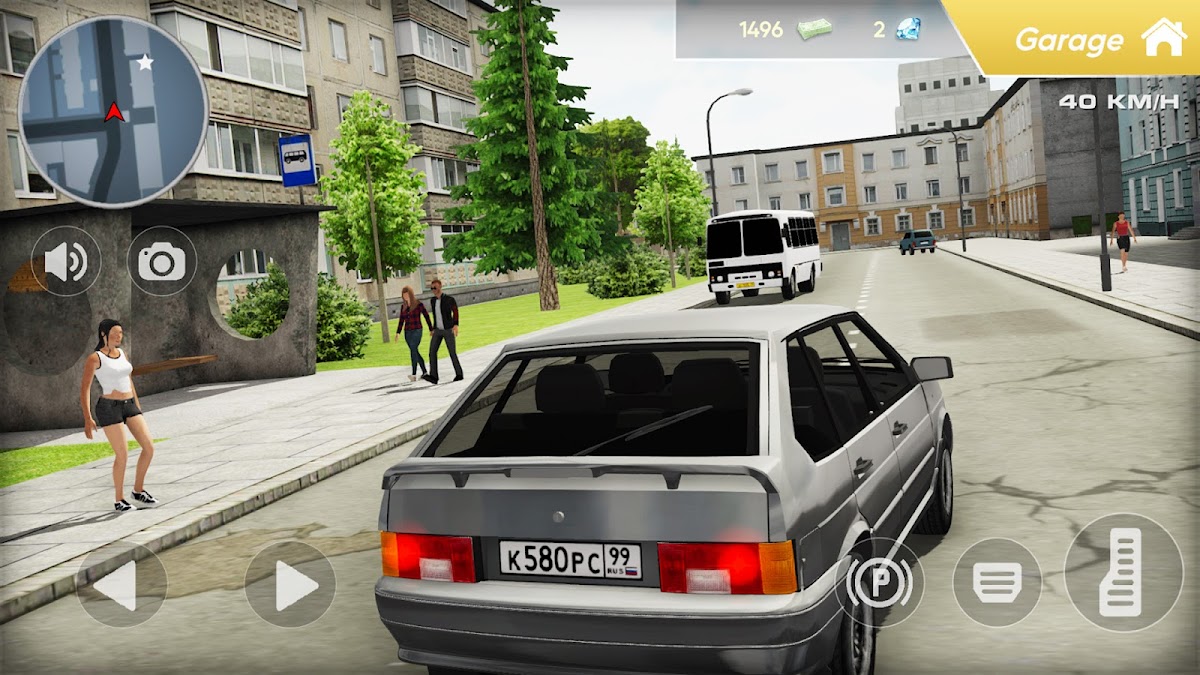Step on the gas accelerator pedal

click(x=1123, y=572)
